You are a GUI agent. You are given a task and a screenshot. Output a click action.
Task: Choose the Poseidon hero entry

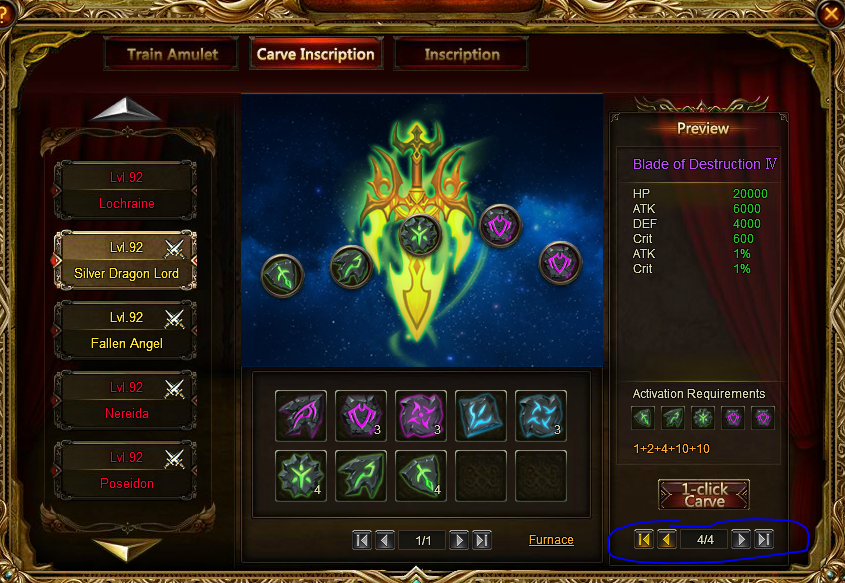pyautogui.click(x=126, y=470)
